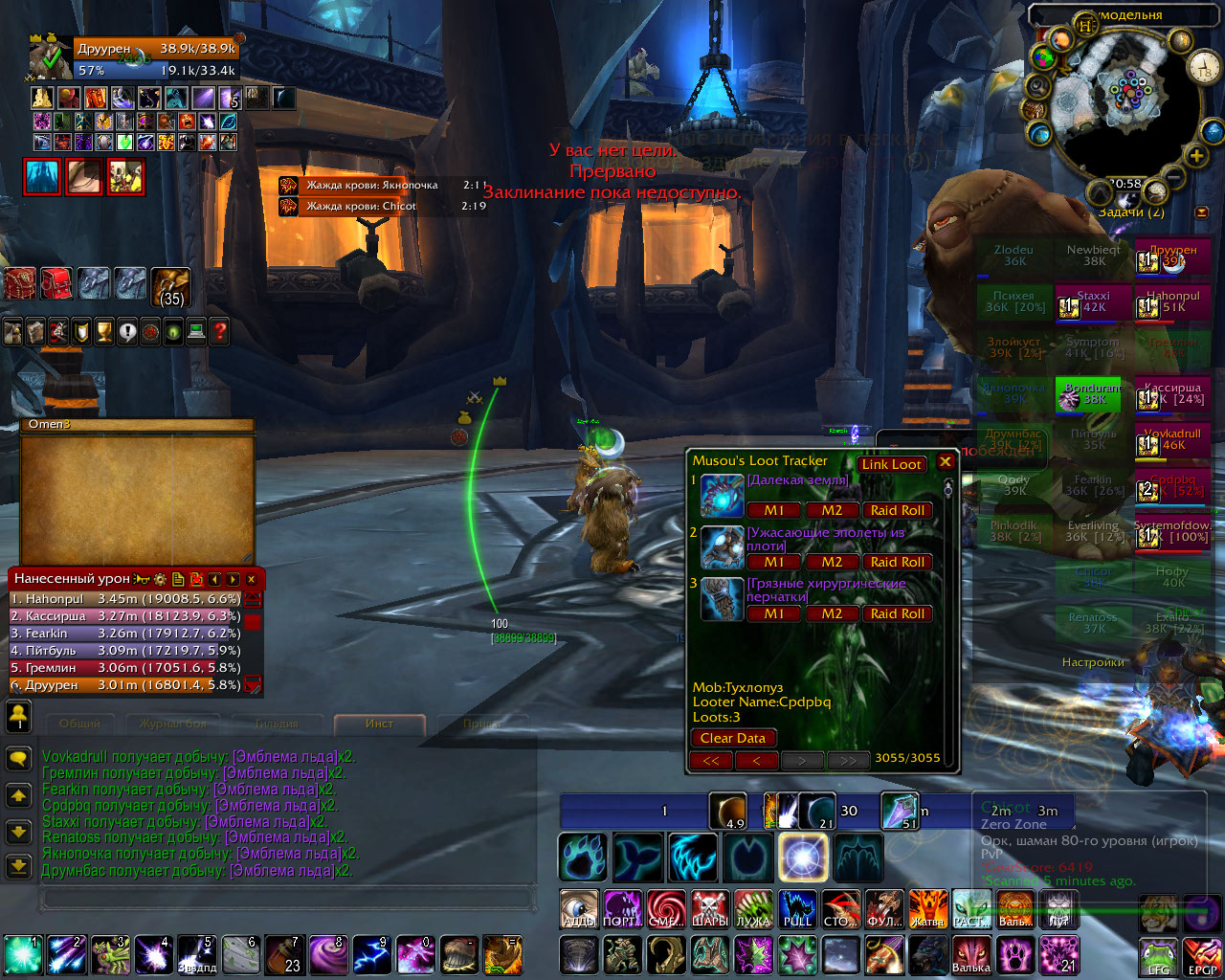Viewport: 1225px width, 980px height.
Task: Go to the first loot tracker page
Action: [x=710, y=761]
